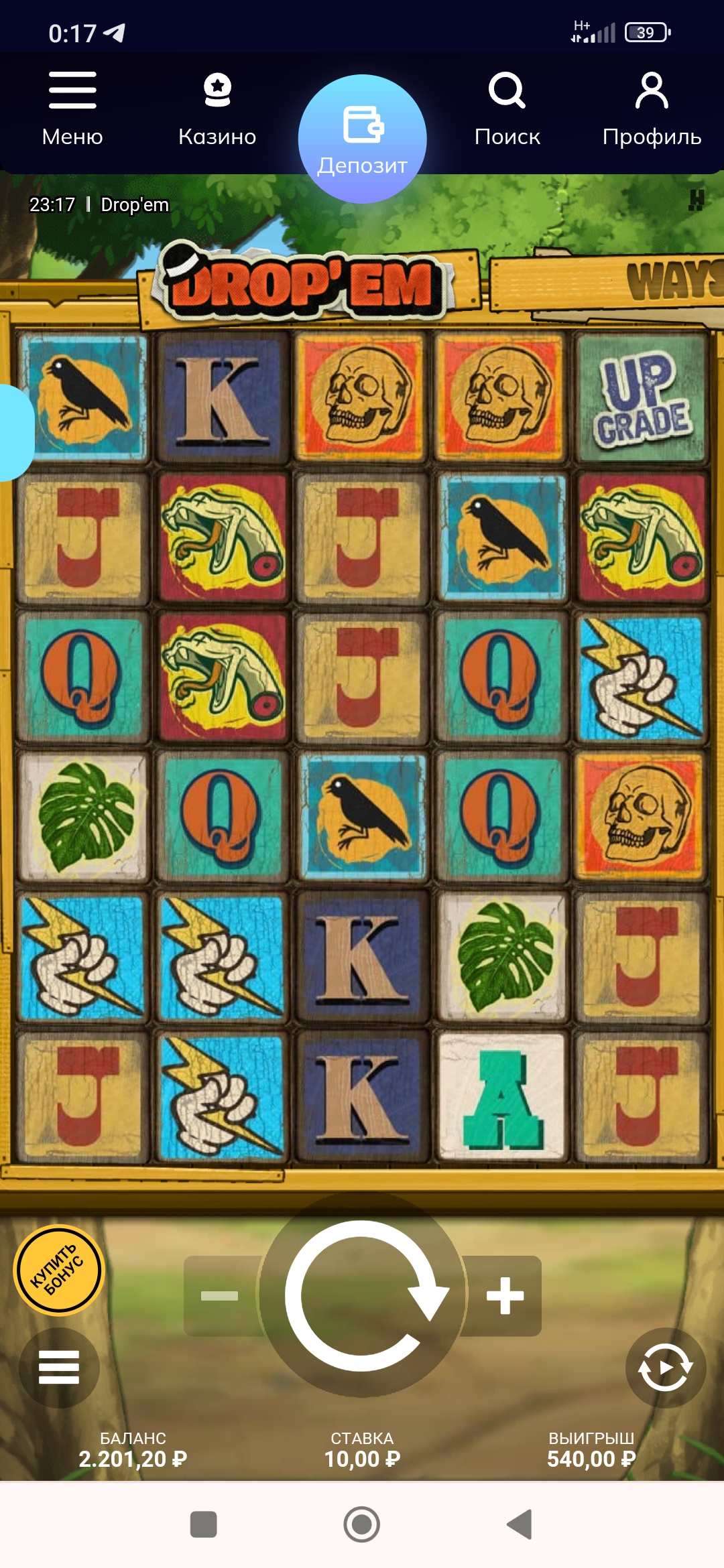Start autoplay with the circular play icon
Viewport: 724px width, 1568px height.
point(665,1367)
